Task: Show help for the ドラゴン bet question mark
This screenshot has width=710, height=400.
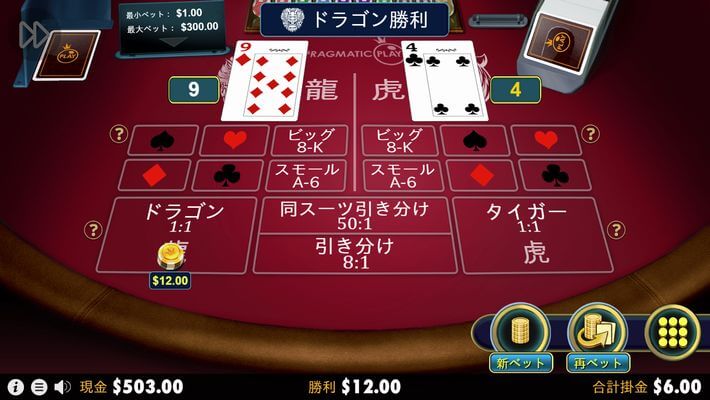Action: 93,231
